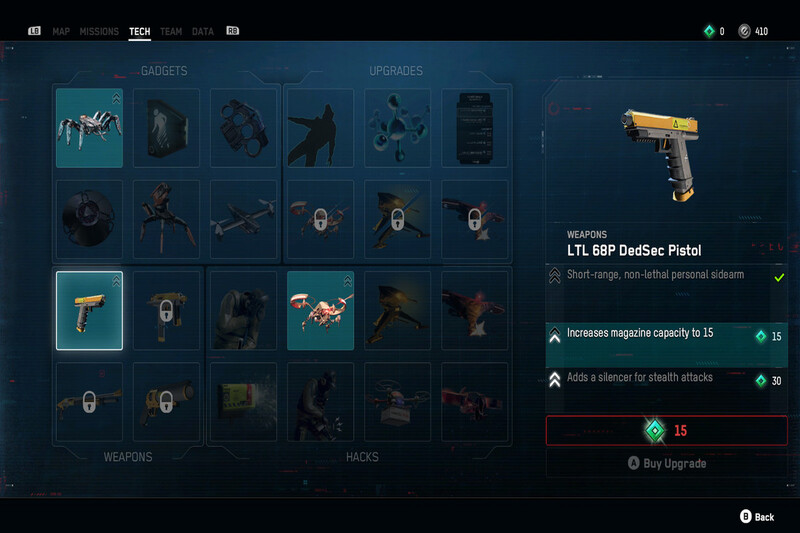Switch to the MAP tab
Image resolution: width=800 pixels, height=533 pixels.
point(61,32)
